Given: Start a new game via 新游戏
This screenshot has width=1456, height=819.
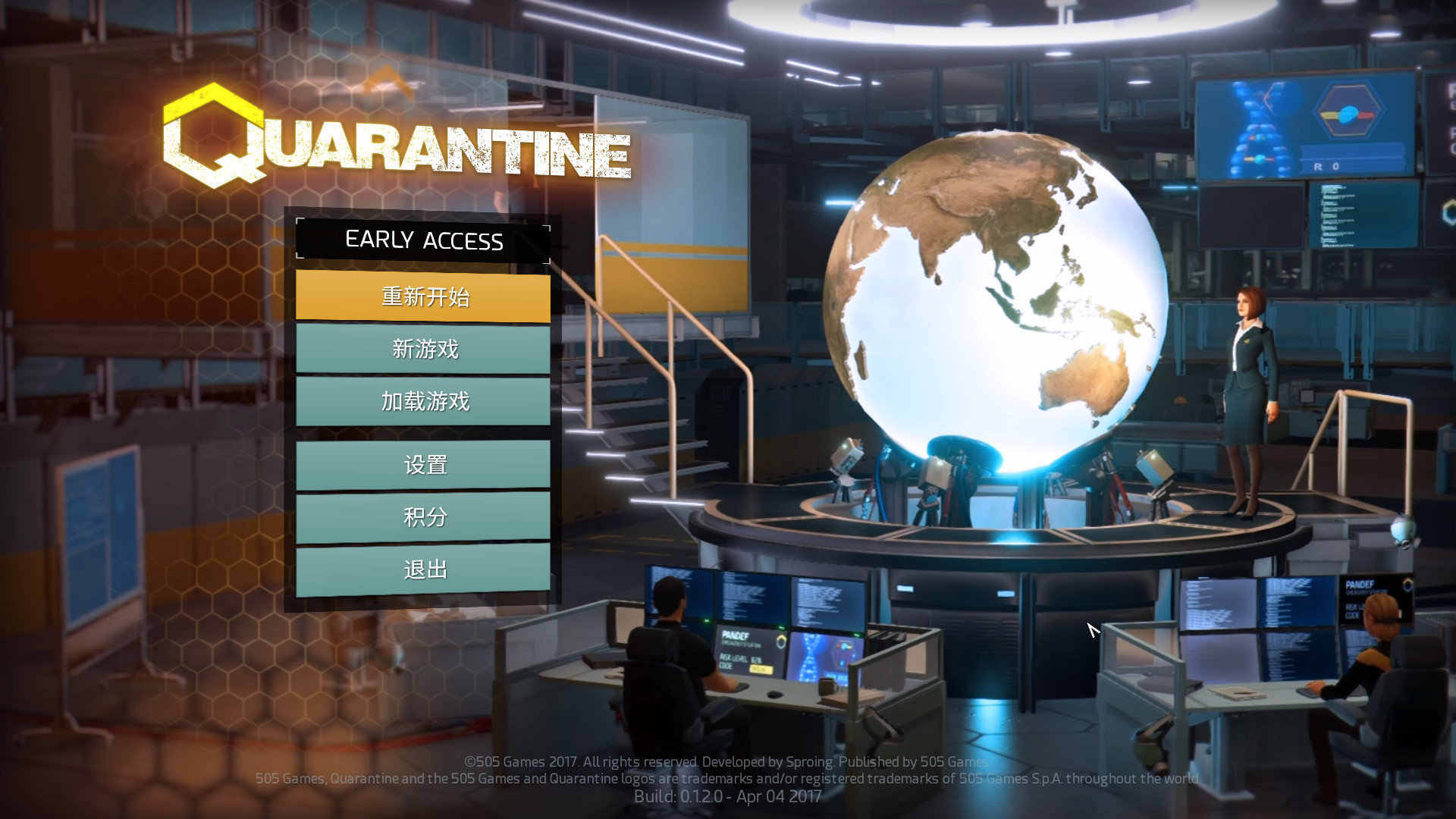Looking at the screenshot, I should [423, 349].
